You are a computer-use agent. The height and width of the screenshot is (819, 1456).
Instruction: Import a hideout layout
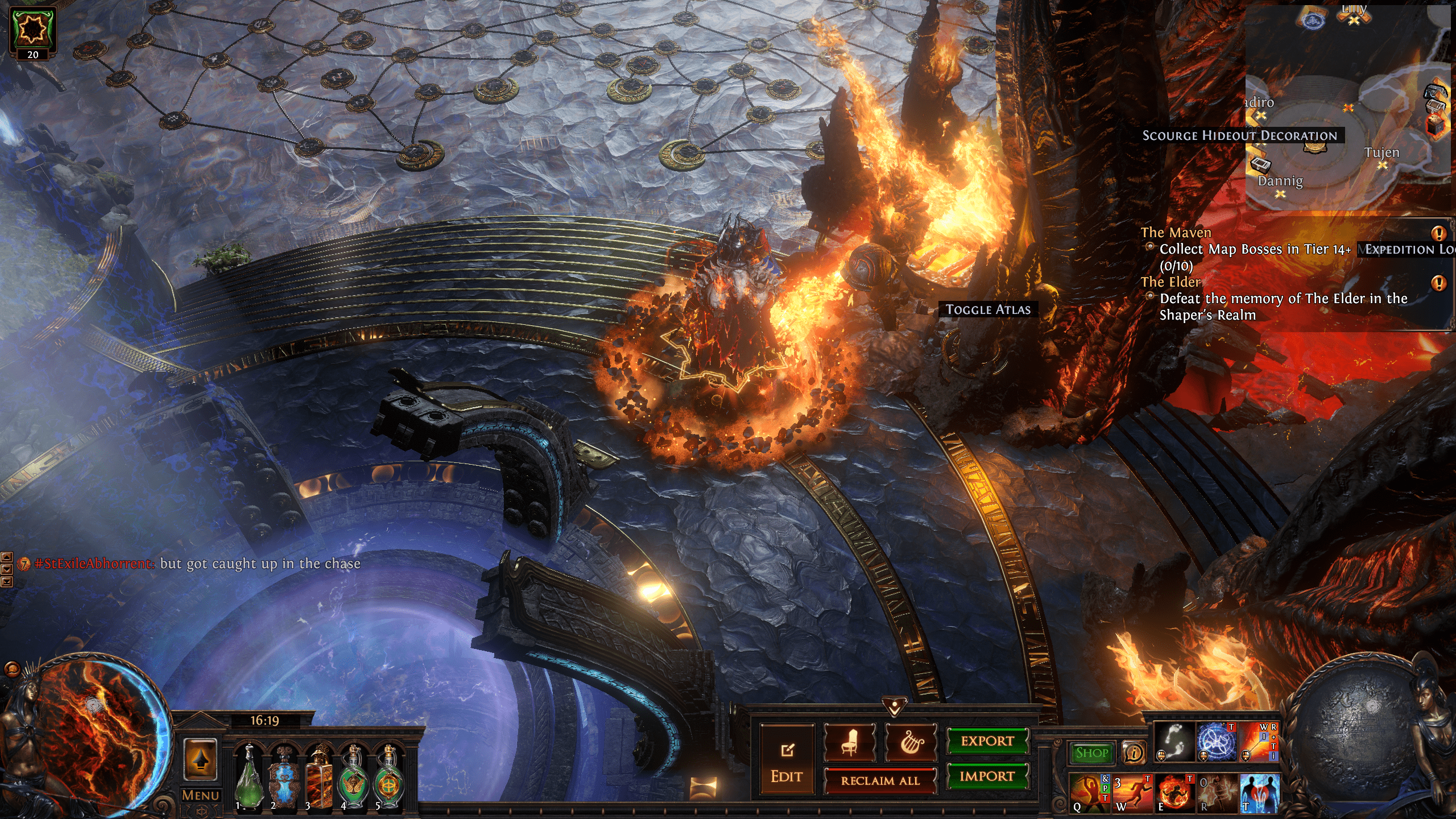tap(987, 776)
